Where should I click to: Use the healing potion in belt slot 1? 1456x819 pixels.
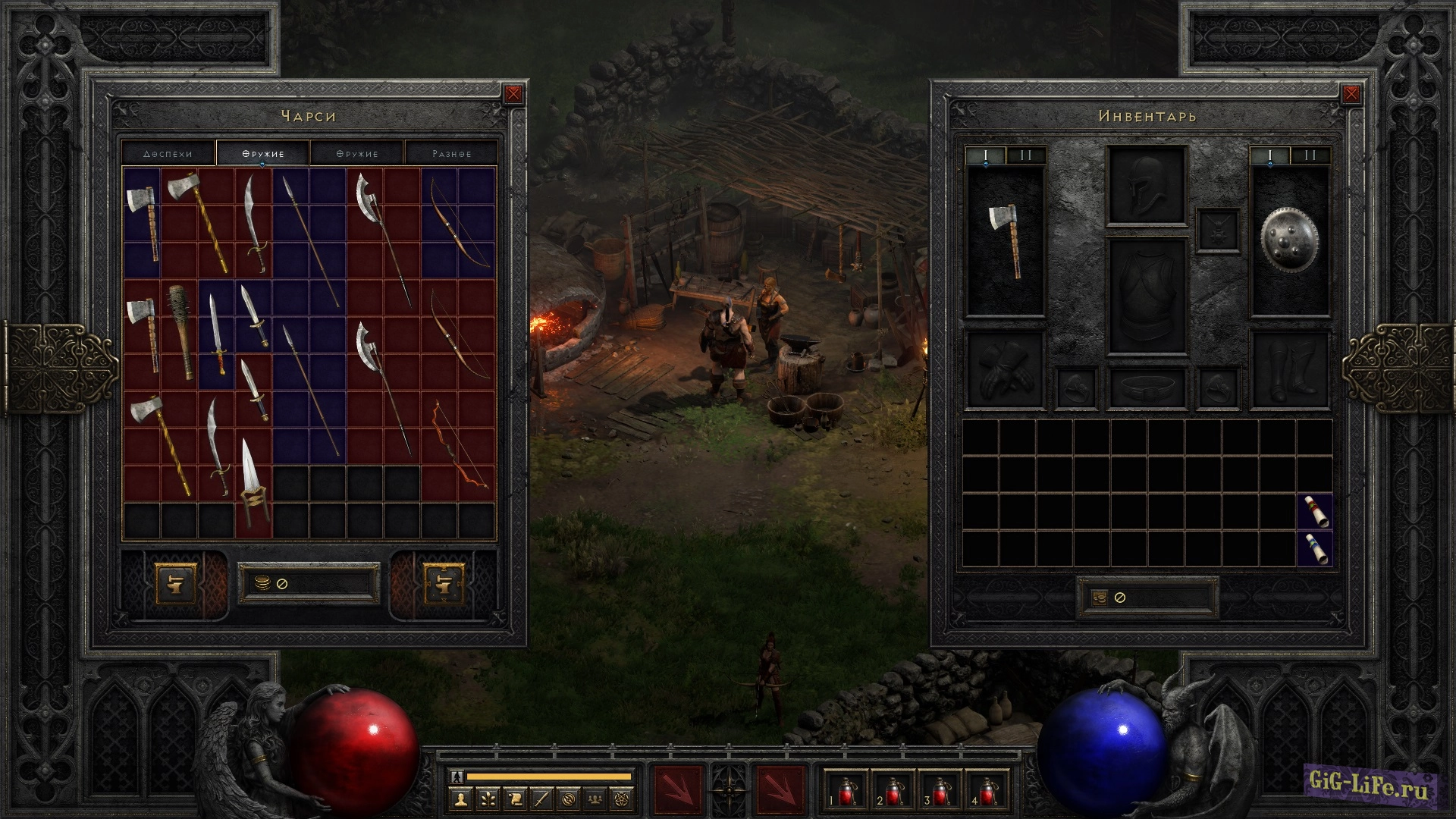pyautogui.click(x=846, y=791)
